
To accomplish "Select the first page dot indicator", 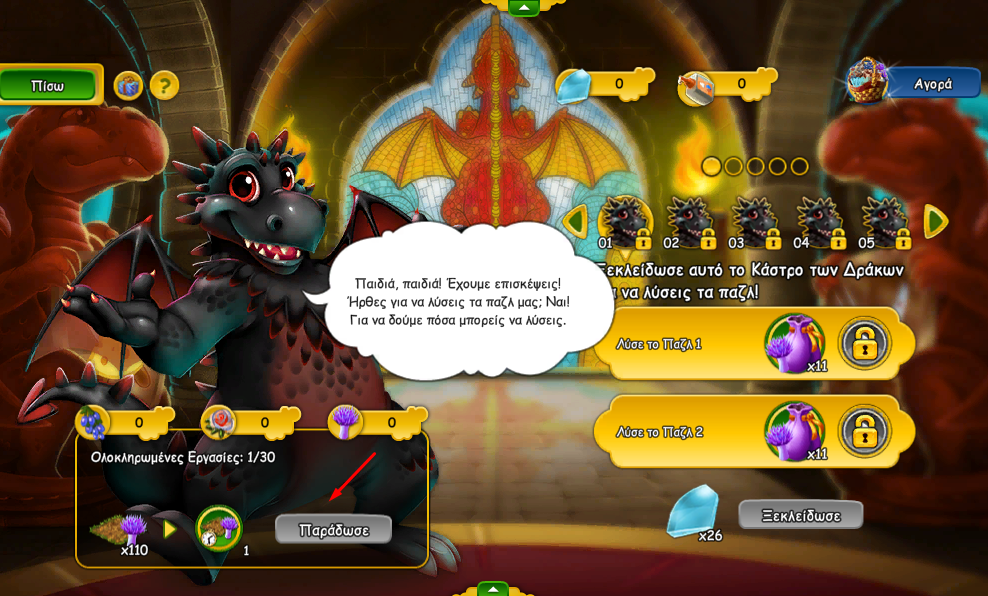I will 711,166.
